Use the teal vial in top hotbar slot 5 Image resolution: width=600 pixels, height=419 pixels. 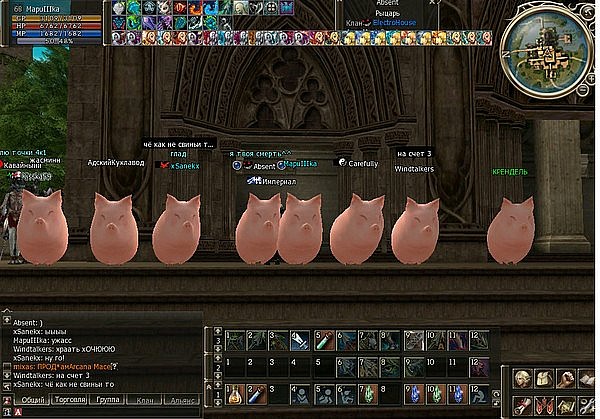pyautogui.click(x=323, y=341)
